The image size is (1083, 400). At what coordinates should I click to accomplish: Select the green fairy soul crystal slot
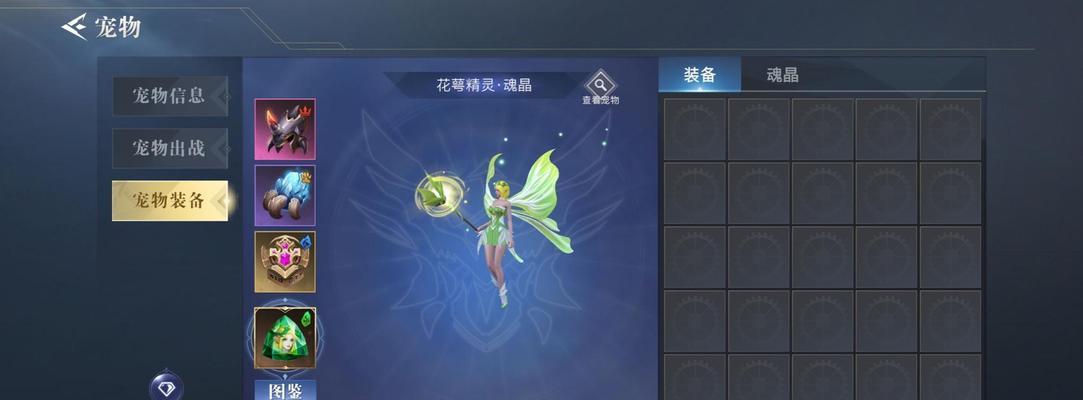pos(285,337)
